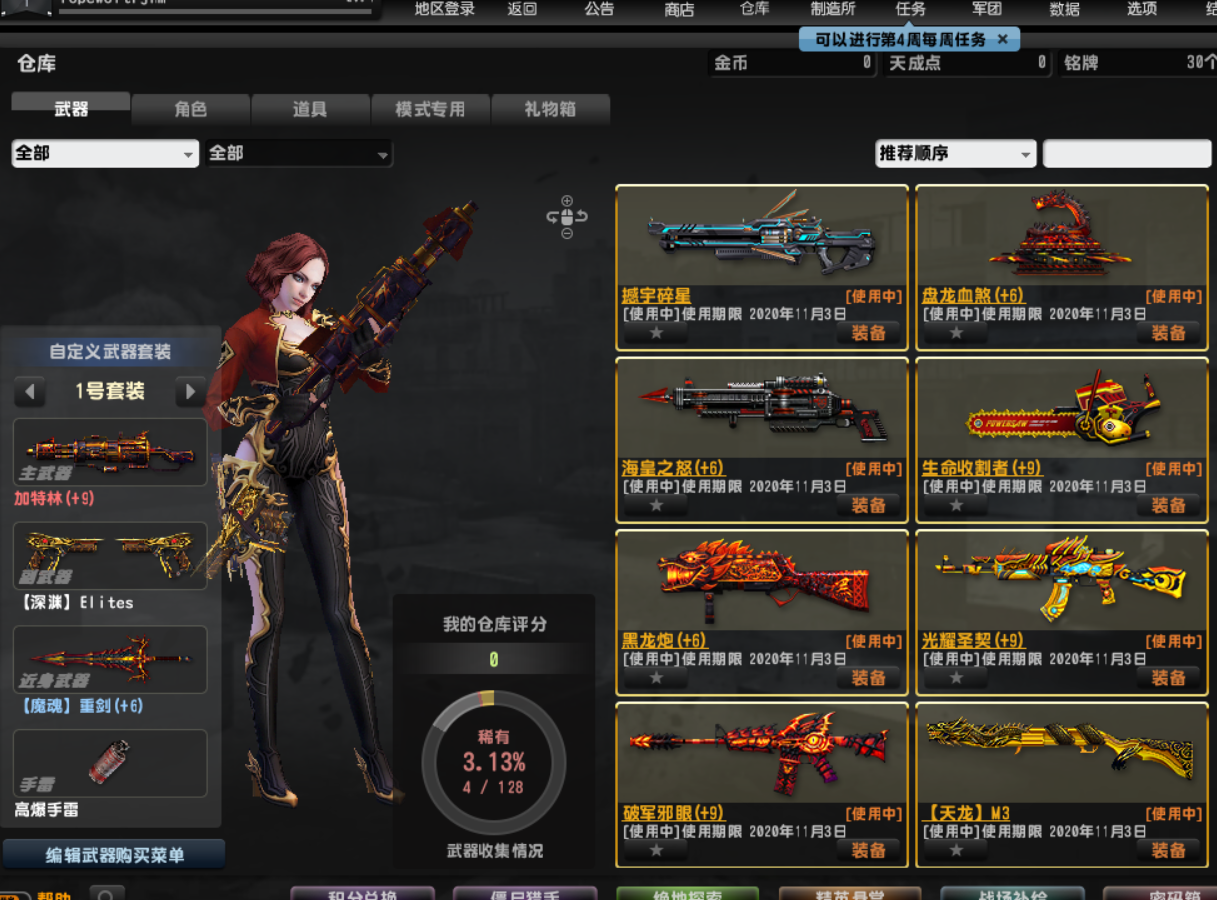Click the search input field
The height and width of the screenshot is (900, 1217).
(x=1126, y=154)
